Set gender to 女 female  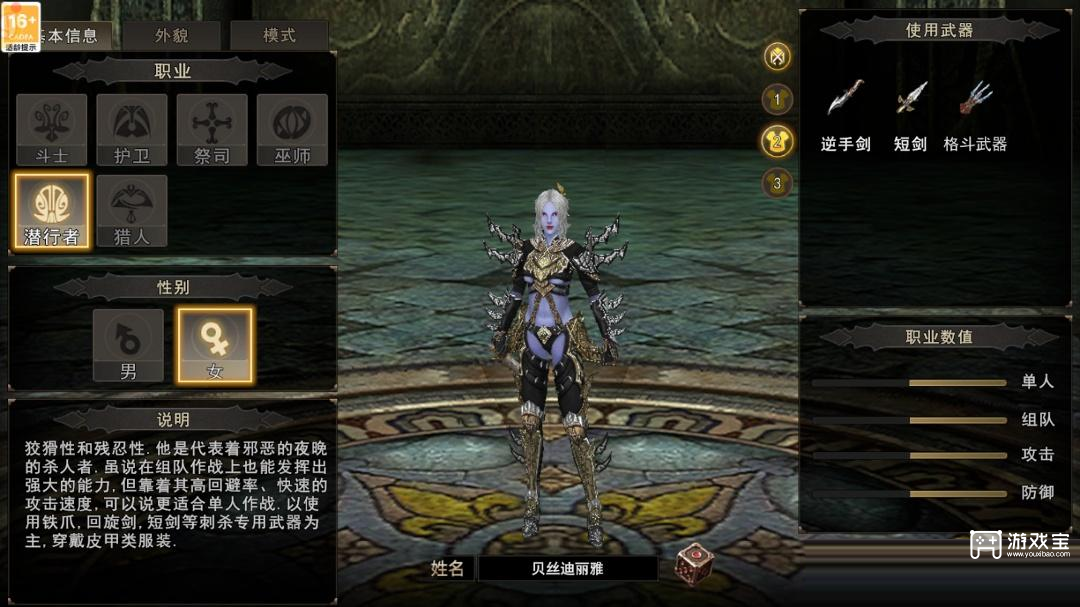click(x=215, y=345)
